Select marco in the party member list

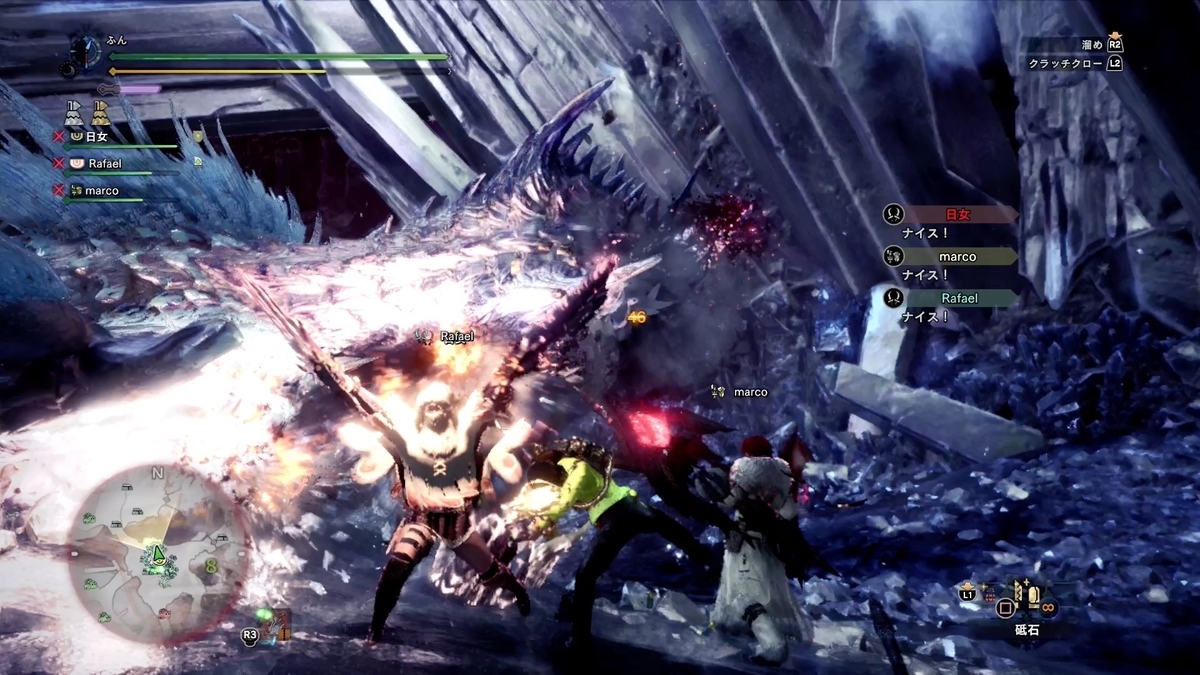pos(101,190)
